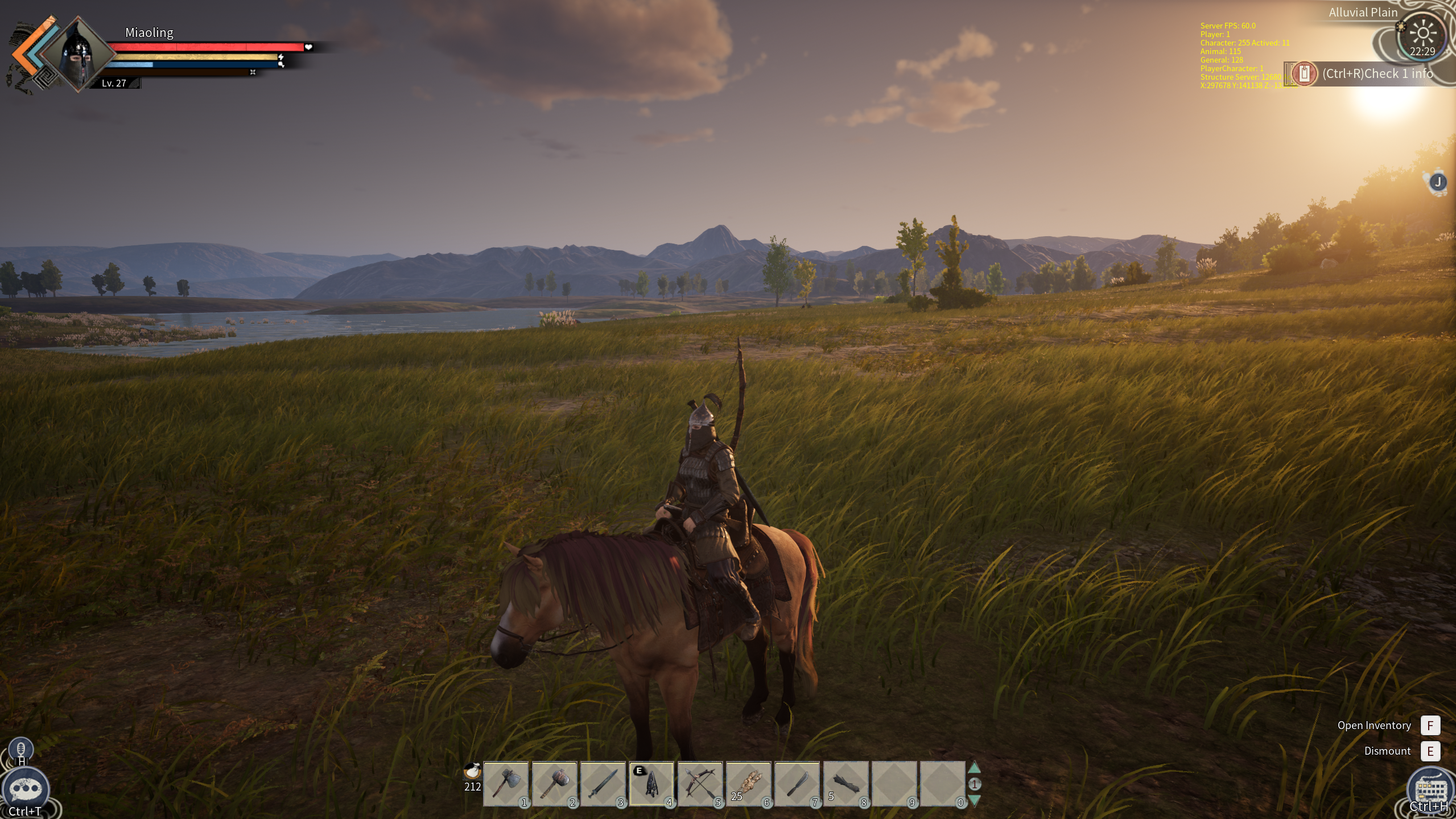Viewport: 1456px width, 819px height.
Task: Select the axe in hotbar slot 1
Action: [506, 784]
